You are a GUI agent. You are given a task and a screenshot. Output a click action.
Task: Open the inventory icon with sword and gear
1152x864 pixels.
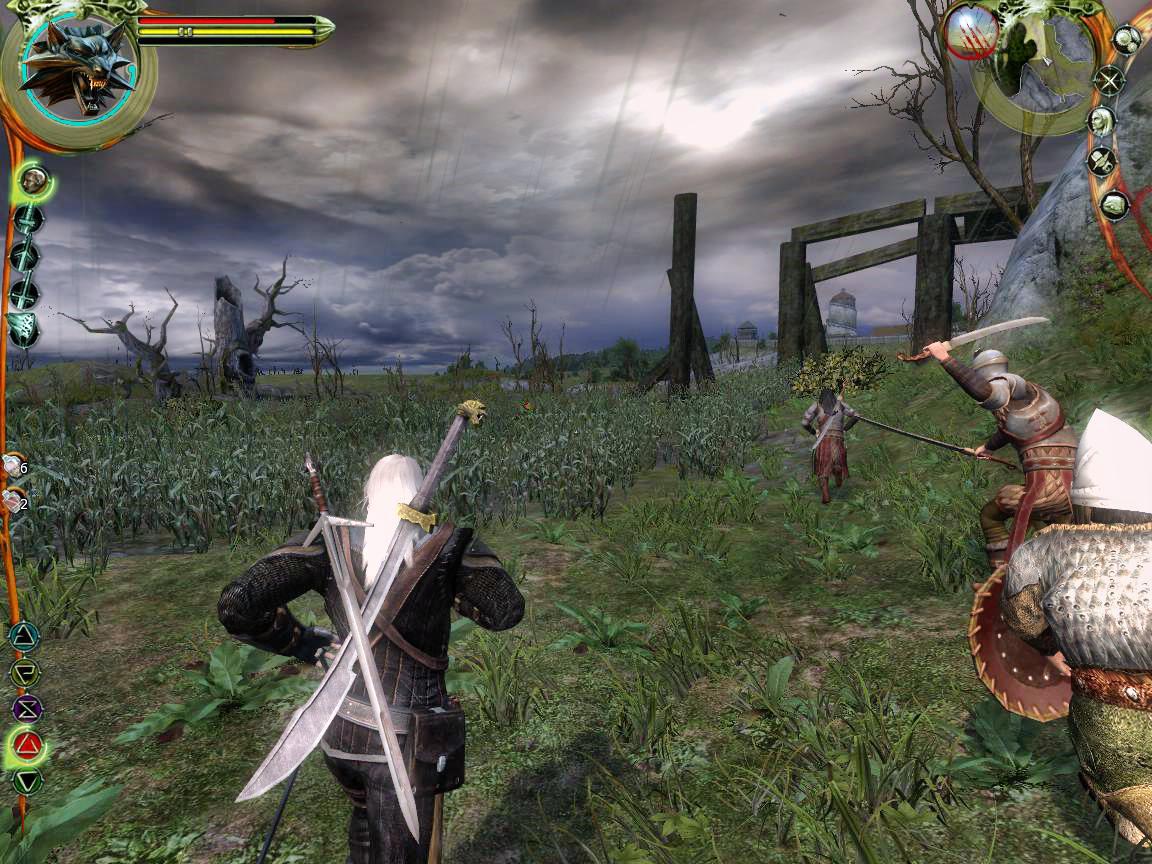(1103, 161)
